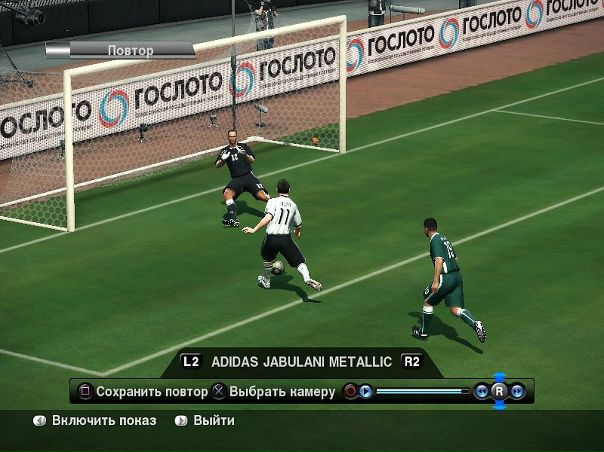
Task: Click the replay progress slider bar
Action: (x=420, y=391)
